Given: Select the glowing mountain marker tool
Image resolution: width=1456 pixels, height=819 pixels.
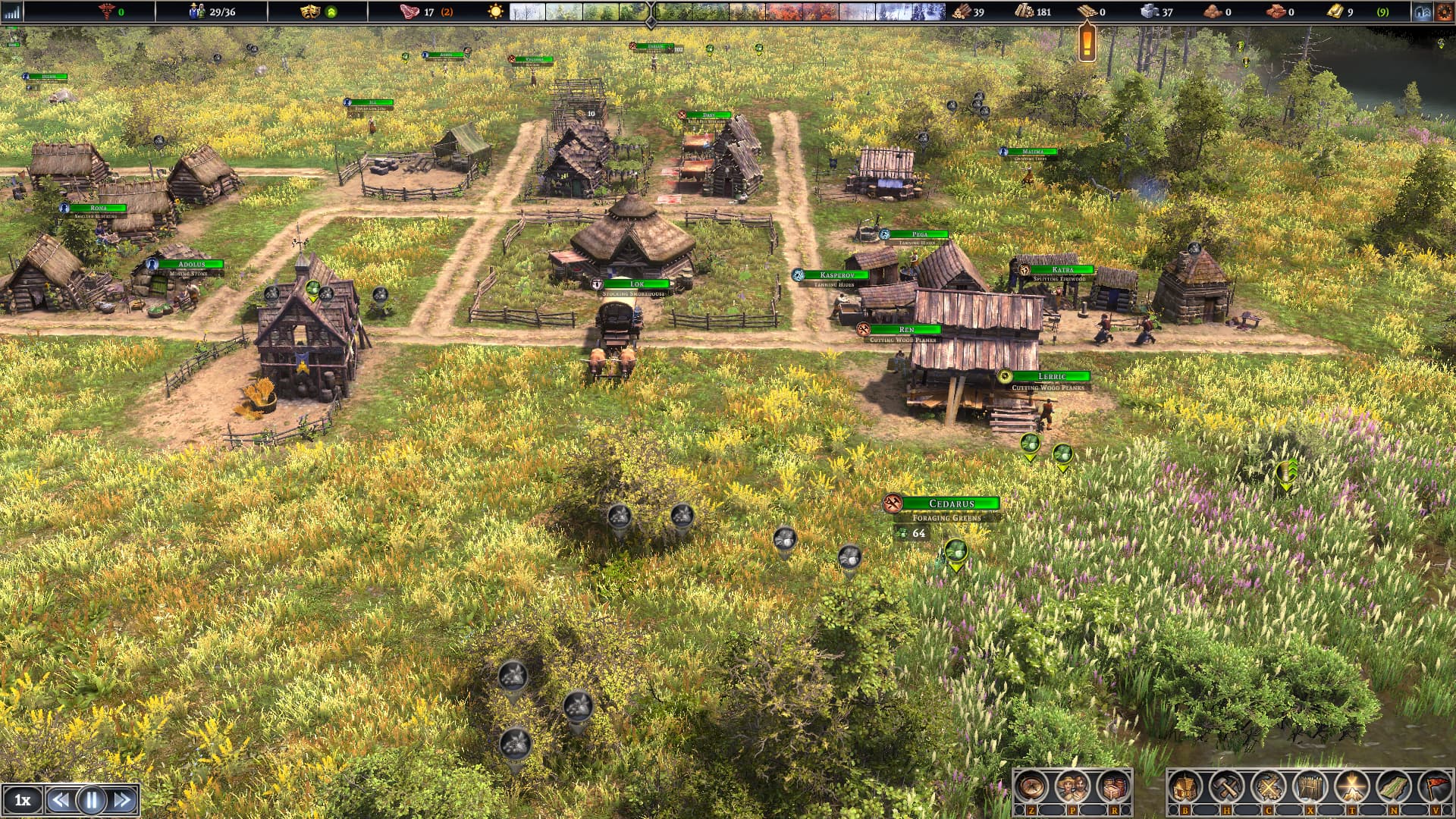Looking at the screenshot, I should click(x=1351, y=788).
